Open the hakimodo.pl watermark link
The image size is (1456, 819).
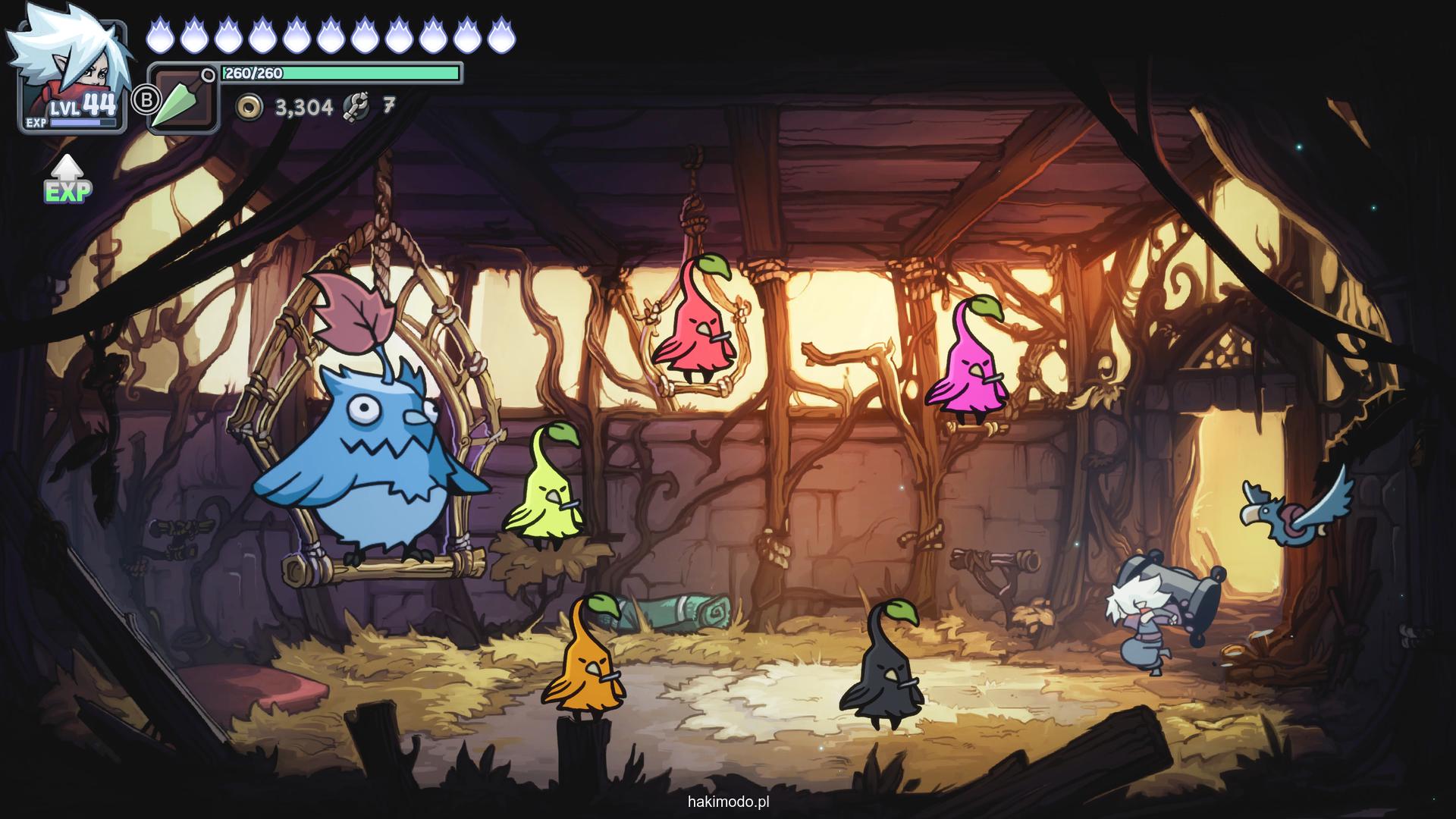coord(729,802)
